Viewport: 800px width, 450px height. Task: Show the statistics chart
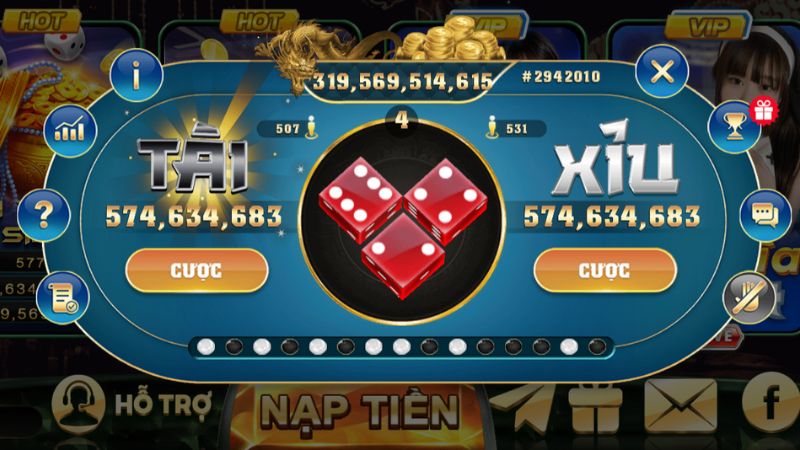pos(69,128)
